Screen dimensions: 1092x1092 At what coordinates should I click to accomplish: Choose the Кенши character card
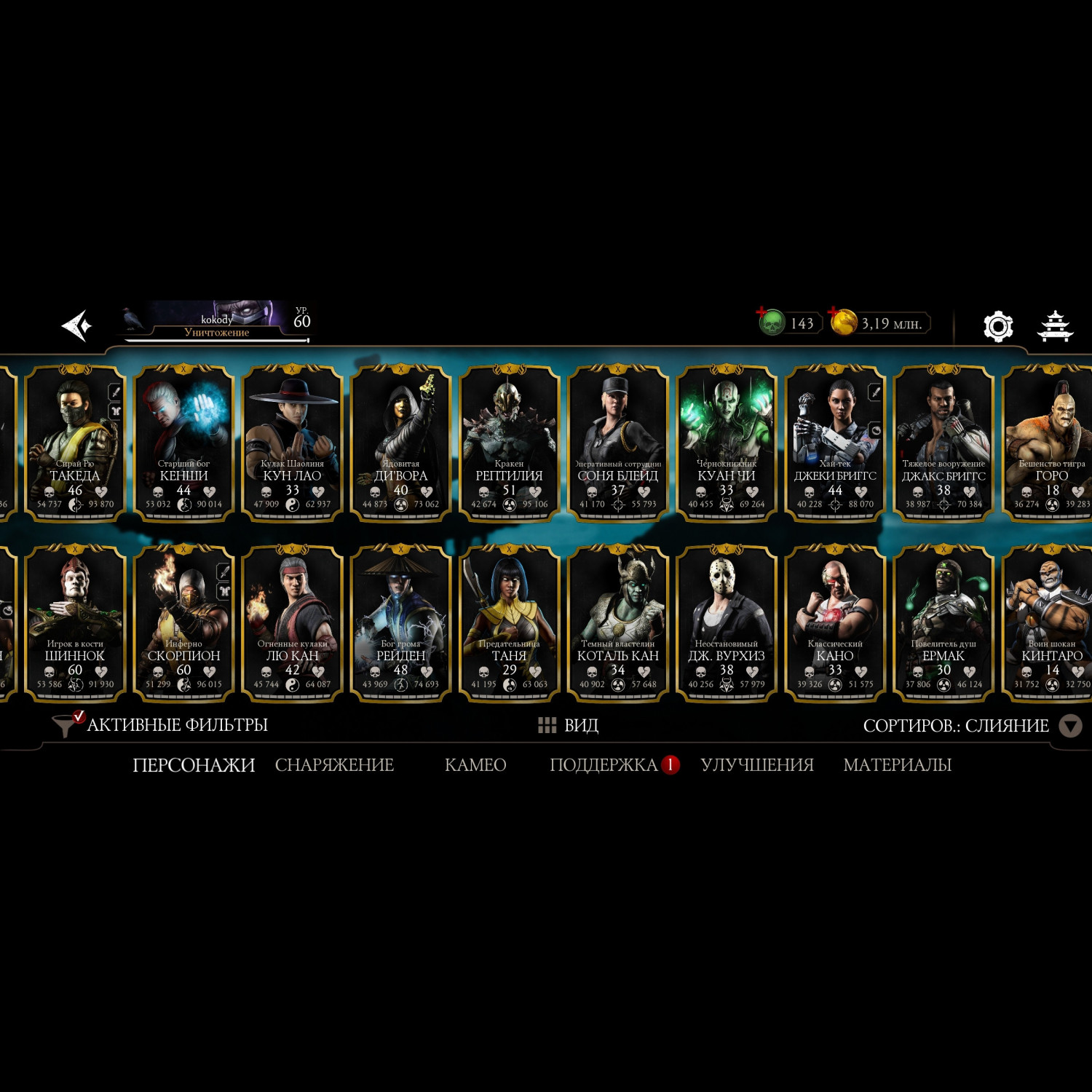tap(183, 443)
